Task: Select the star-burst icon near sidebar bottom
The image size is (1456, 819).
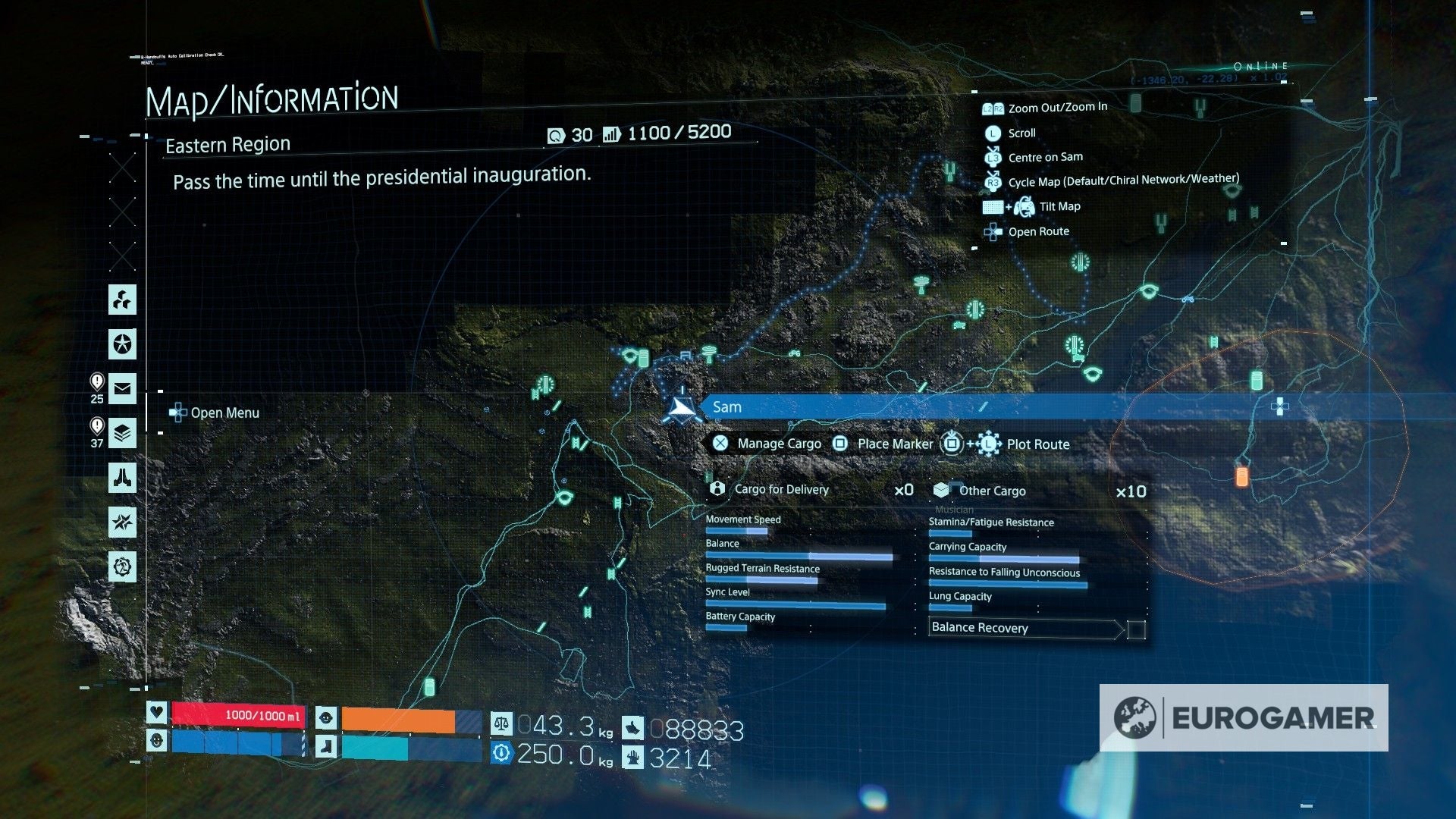Action: [122, 521]
